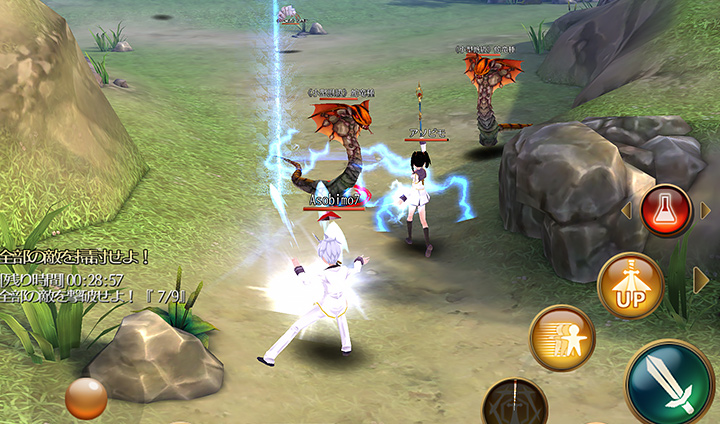The image size is (720, 424).
Task: Activate the sword UP buff skill
Action: [630, 286]
